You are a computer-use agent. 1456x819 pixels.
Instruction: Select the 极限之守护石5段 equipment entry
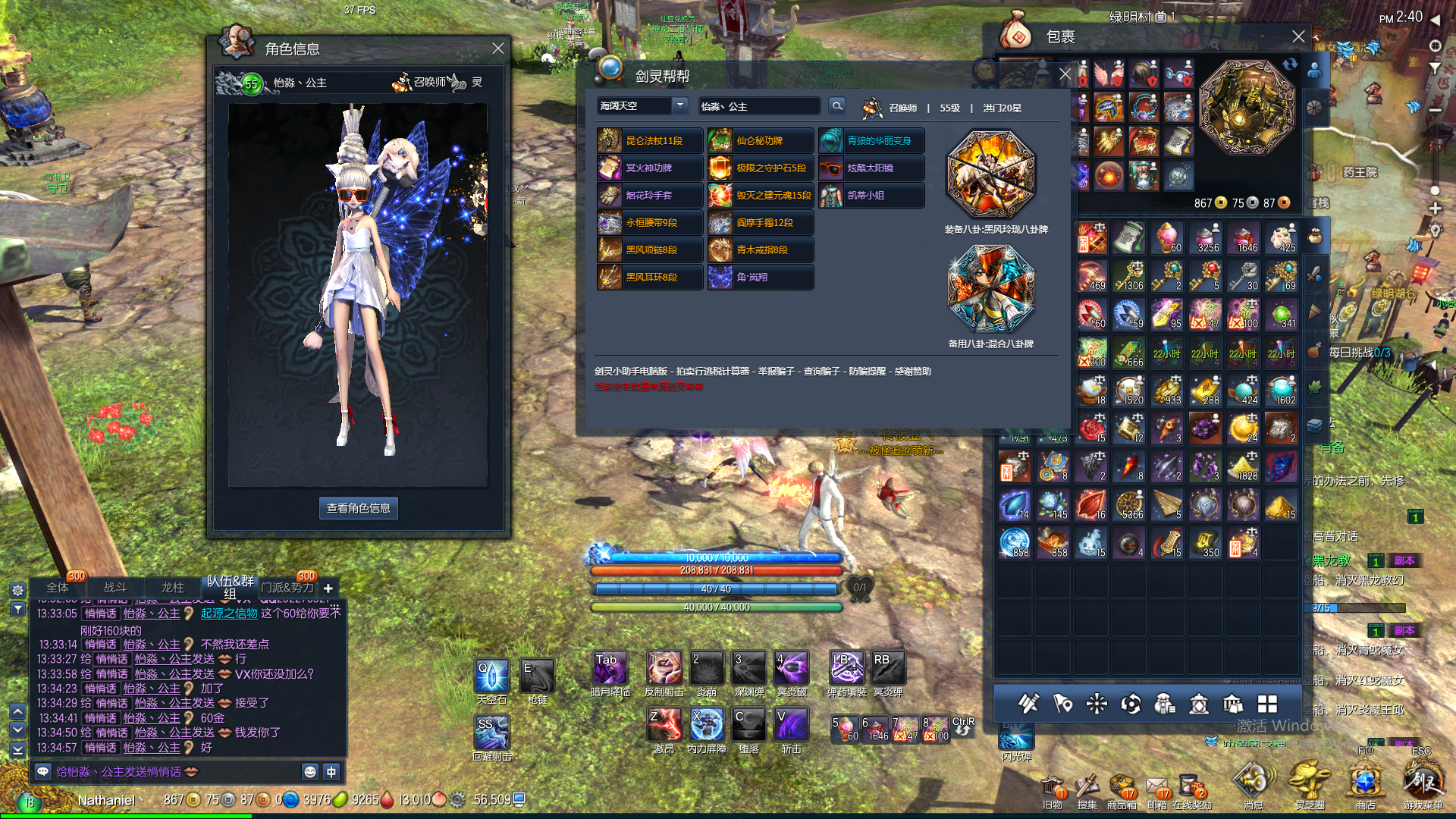click(x=761, y=168)
